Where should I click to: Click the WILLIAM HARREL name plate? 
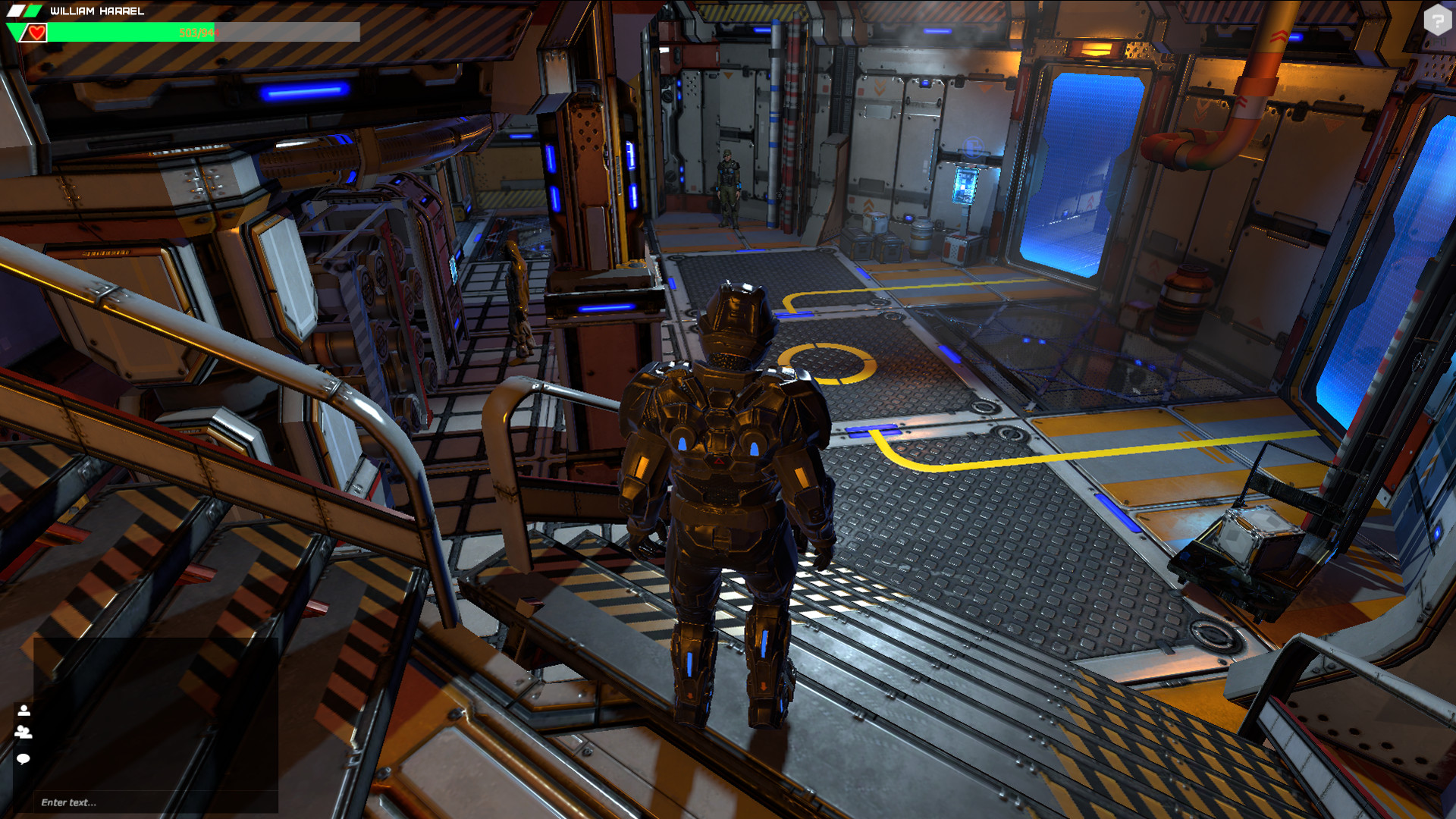coord(96,11)
